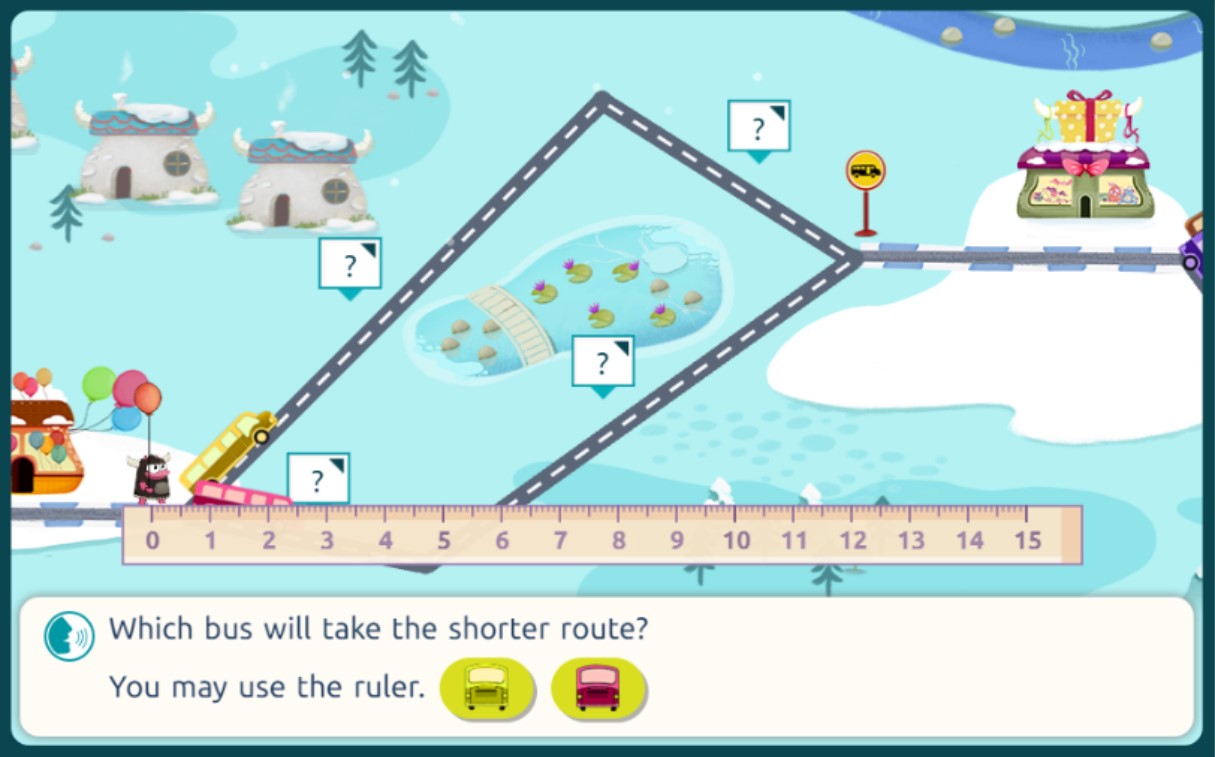Open the question mark box near the bus stop sign
Image resolution: width=1215 pixels, height=757 pixels.
(x=759, y=127)
